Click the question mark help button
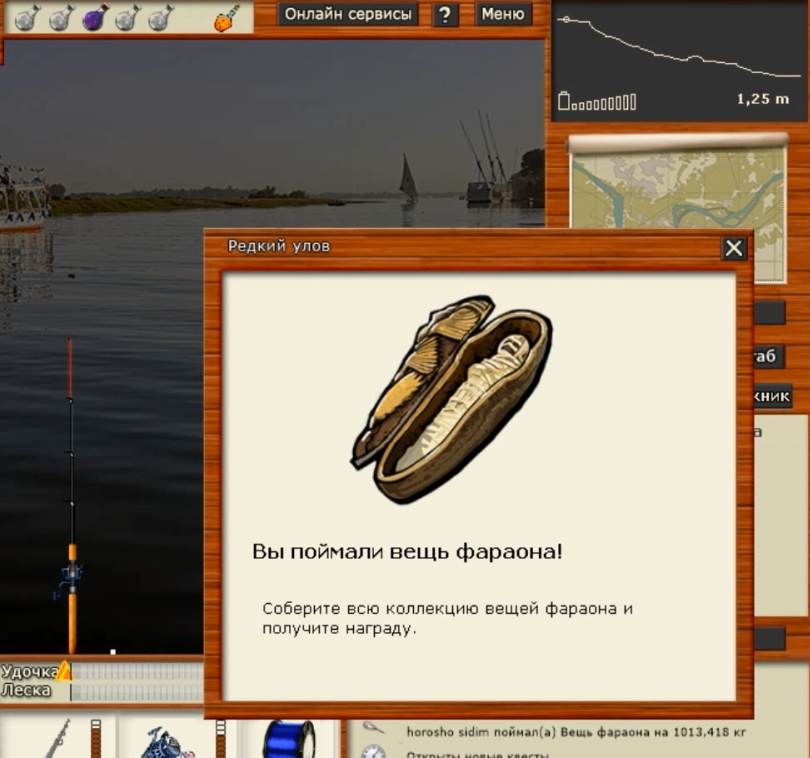The image size is (810, 758). (446, 15)
